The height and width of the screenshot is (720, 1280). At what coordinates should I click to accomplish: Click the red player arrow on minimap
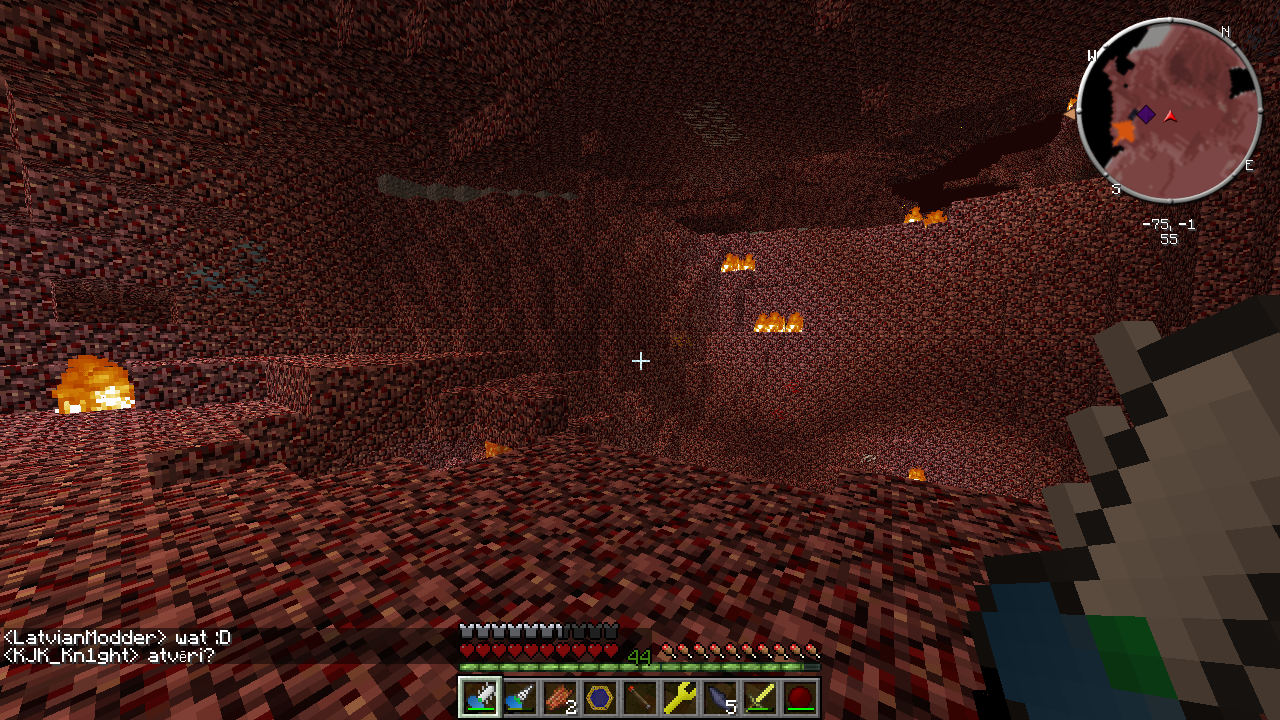[1170, 117]
